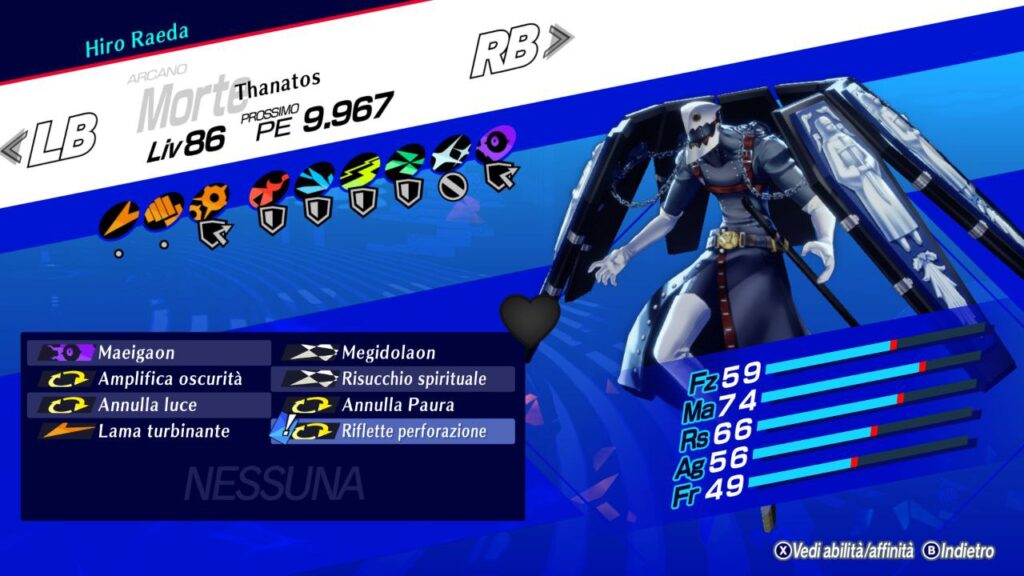Click the fist strike affinity icon
This screenshot has height=576, width=1024.
tap(163, 211)
